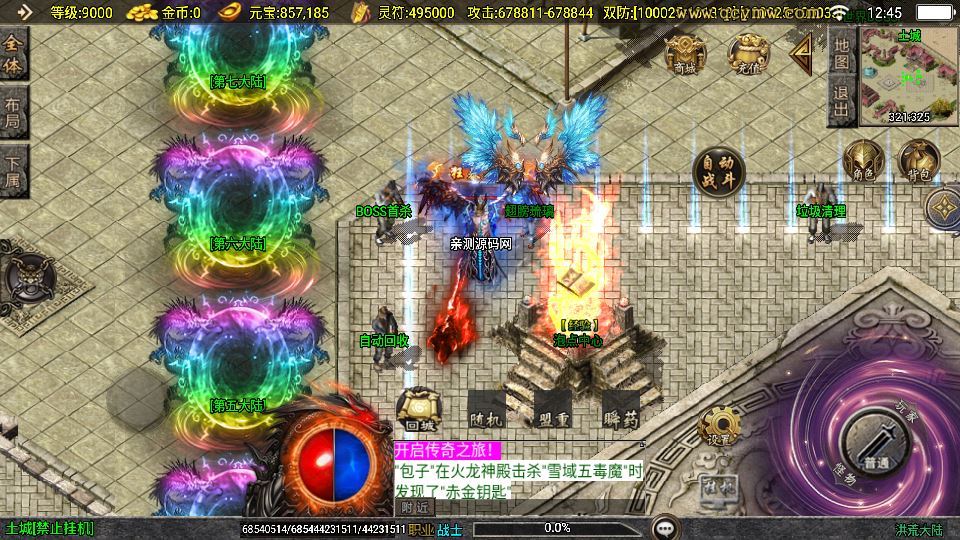Viewport: 960px width, 540px height.
Task: Select the 布局 tab
Action: (x=13, y=112)
